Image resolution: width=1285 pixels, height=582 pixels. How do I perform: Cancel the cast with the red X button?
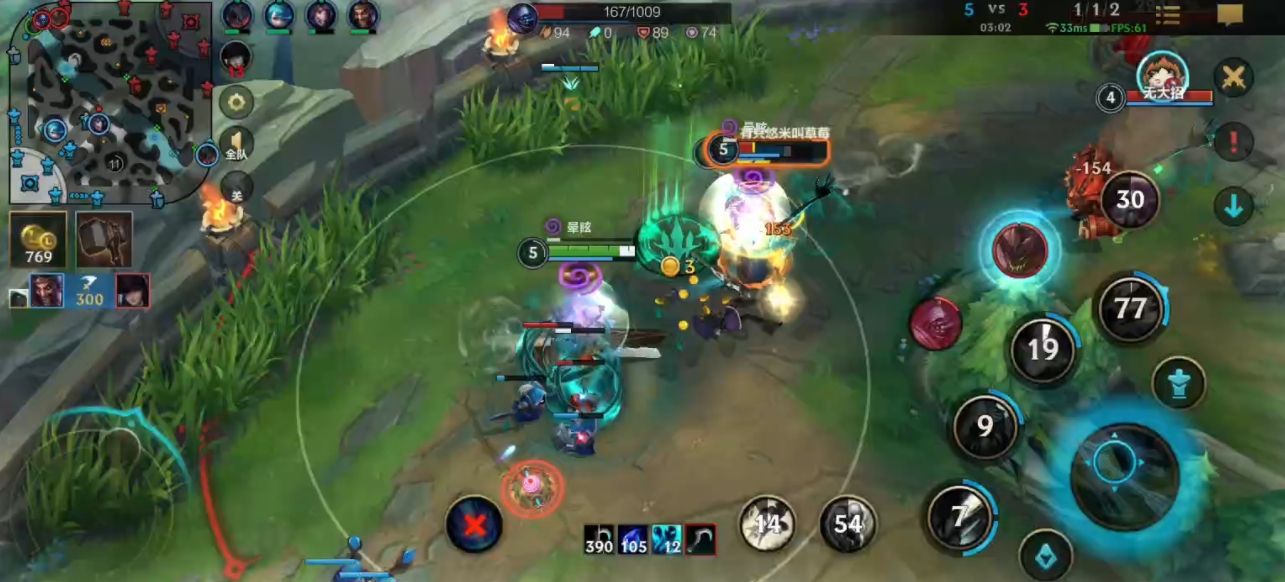pyautogui.click(x=474, y=524)
